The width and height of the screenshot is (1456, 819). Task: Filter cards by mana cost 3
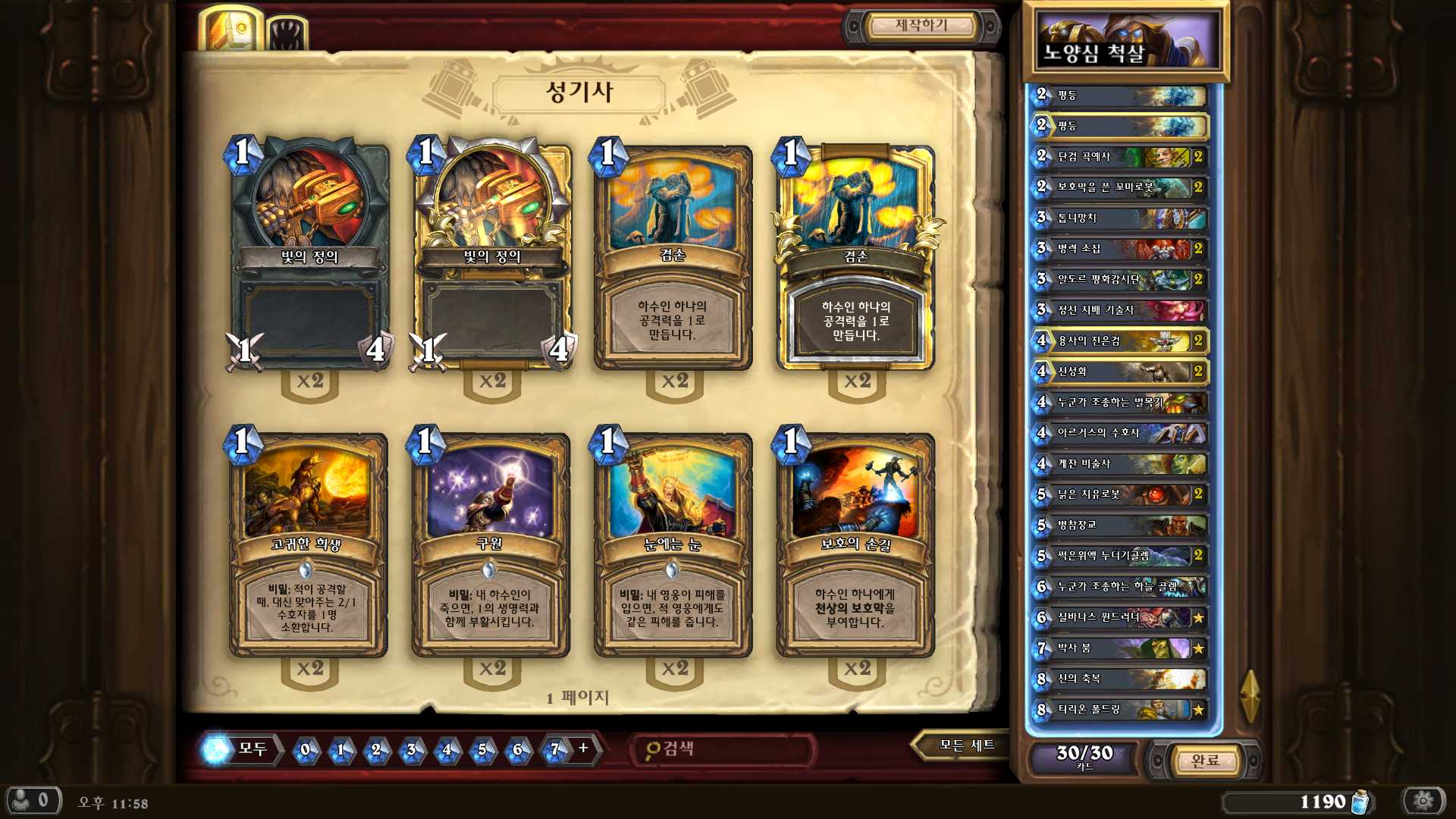(x=411, y=750)
